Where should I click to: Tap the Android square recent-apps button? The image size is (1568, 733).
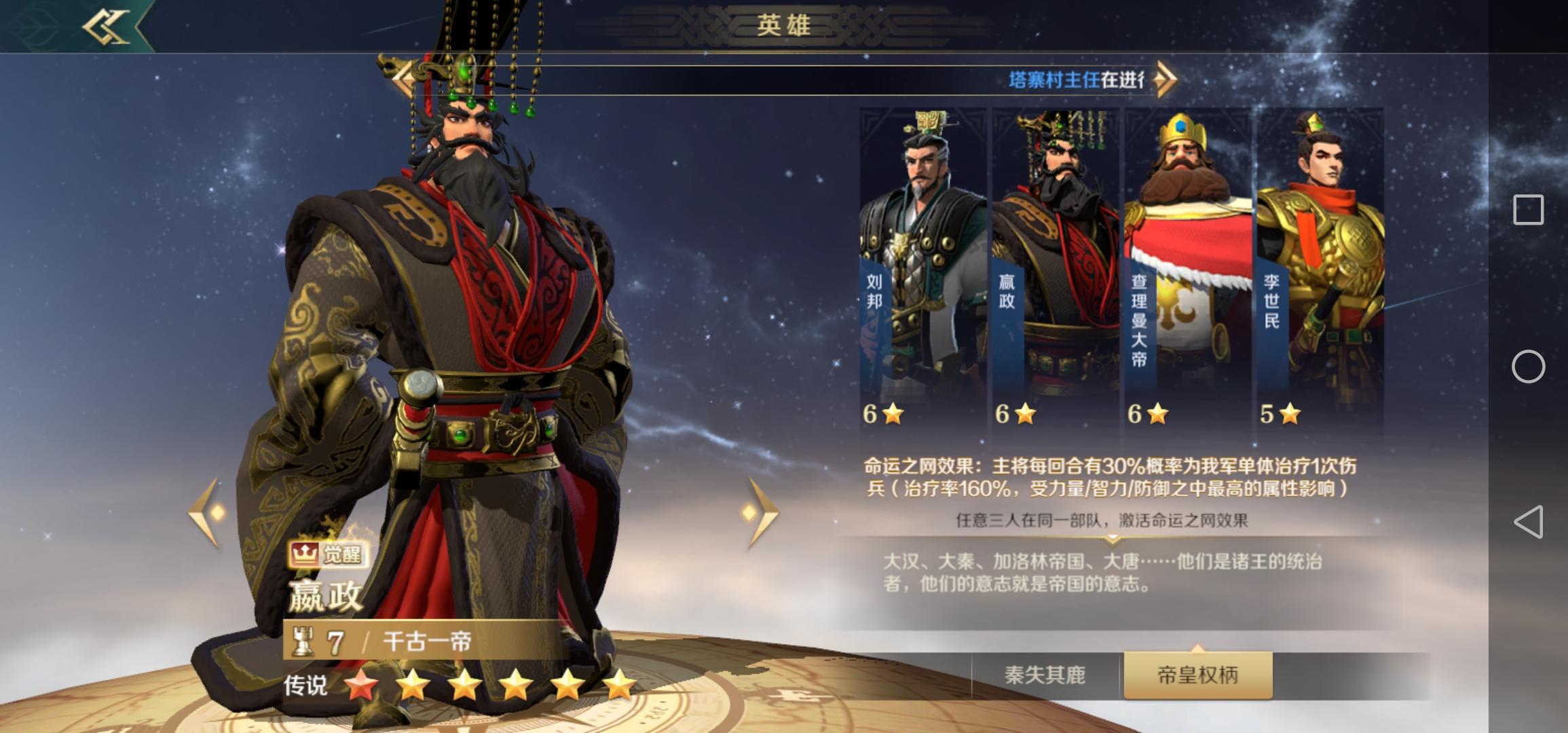tap(1528, 210)
